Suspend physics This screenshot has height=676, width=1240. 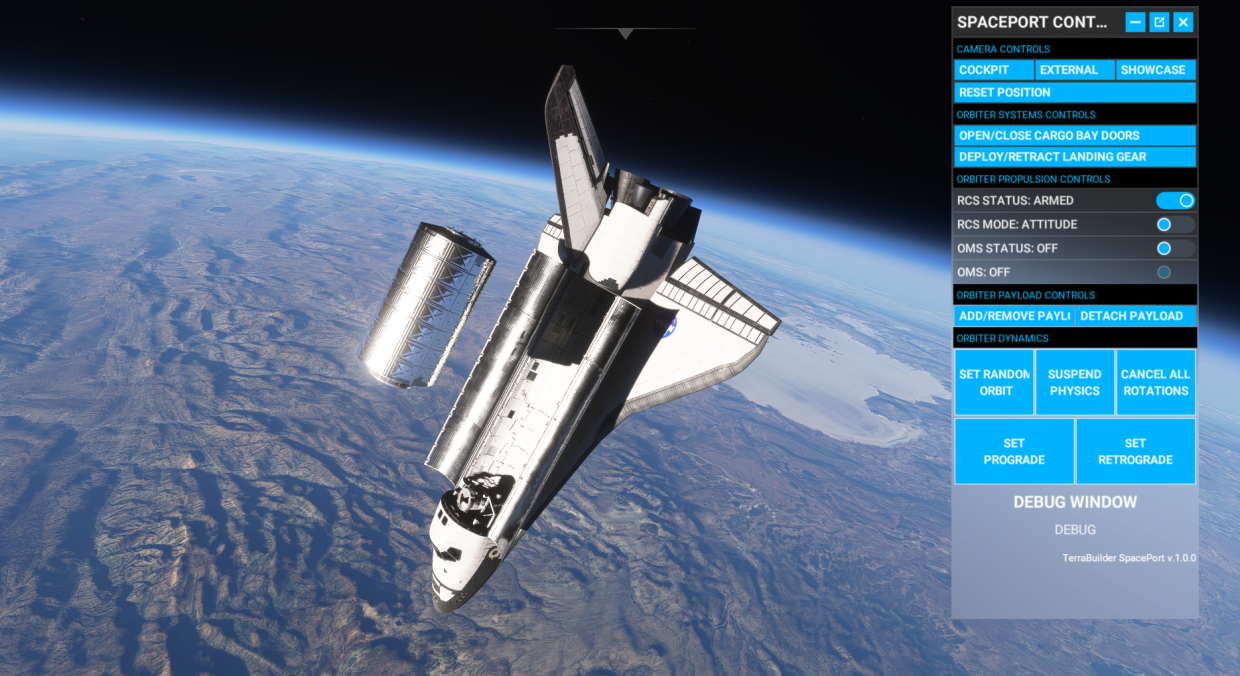(1075, 382)
